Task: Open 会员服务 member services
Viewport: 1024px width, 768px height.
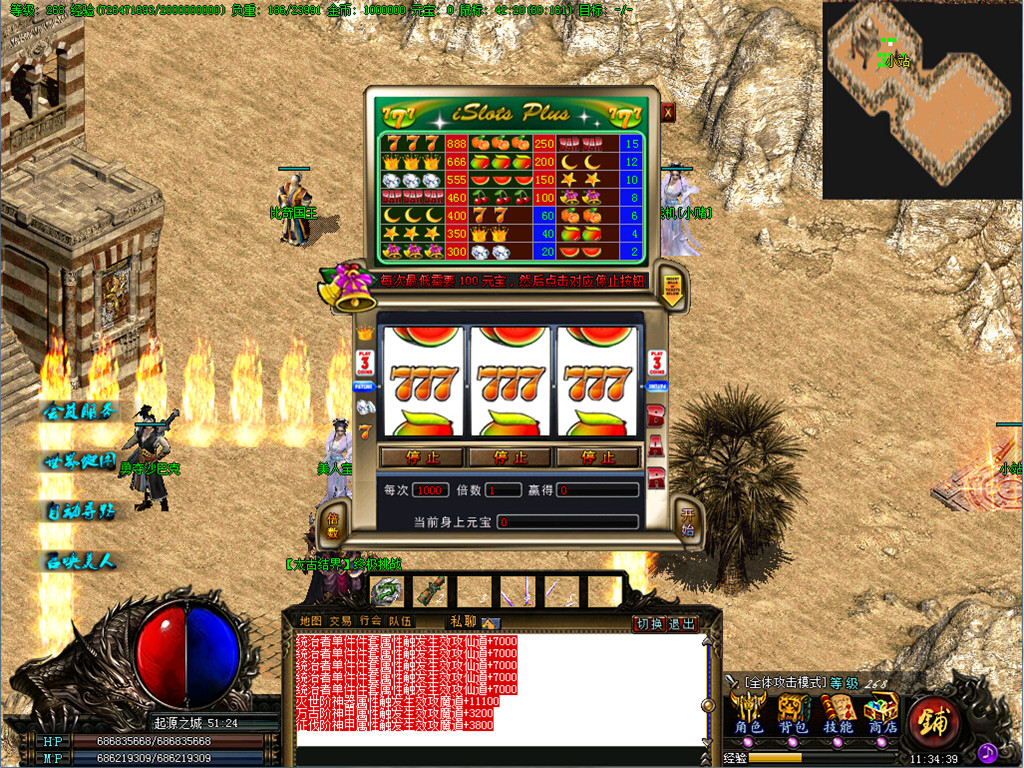Action: (x=80, y=410)
